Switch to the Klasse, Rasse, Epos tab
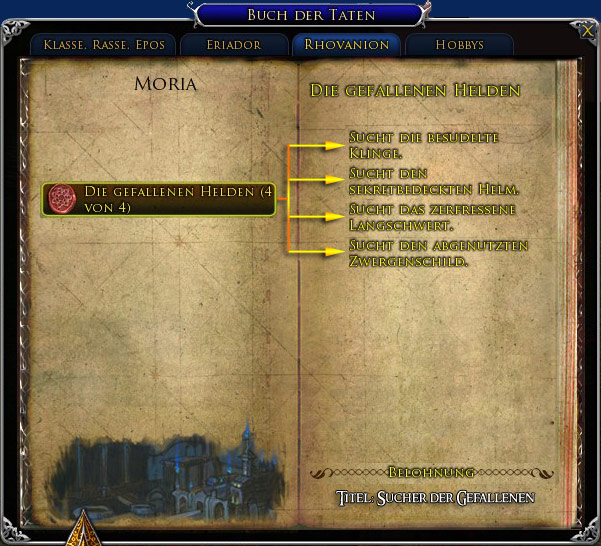This screenshot has height=546, width=601. 103,45
